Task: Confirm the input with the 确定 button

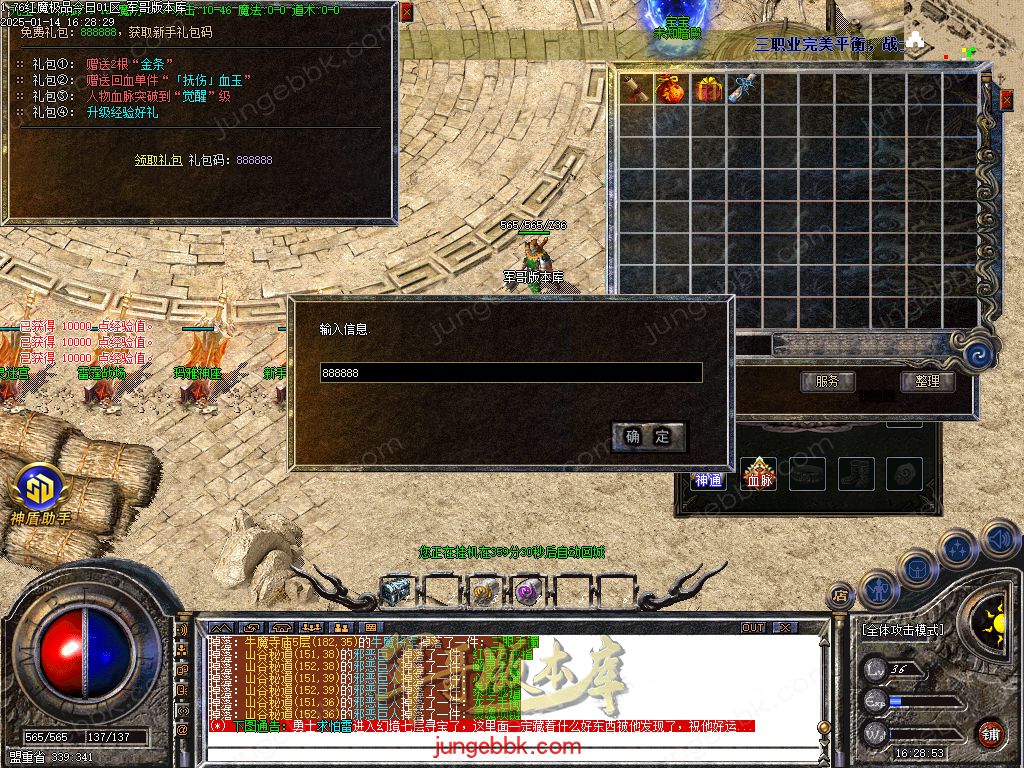Action: point(649,436)
